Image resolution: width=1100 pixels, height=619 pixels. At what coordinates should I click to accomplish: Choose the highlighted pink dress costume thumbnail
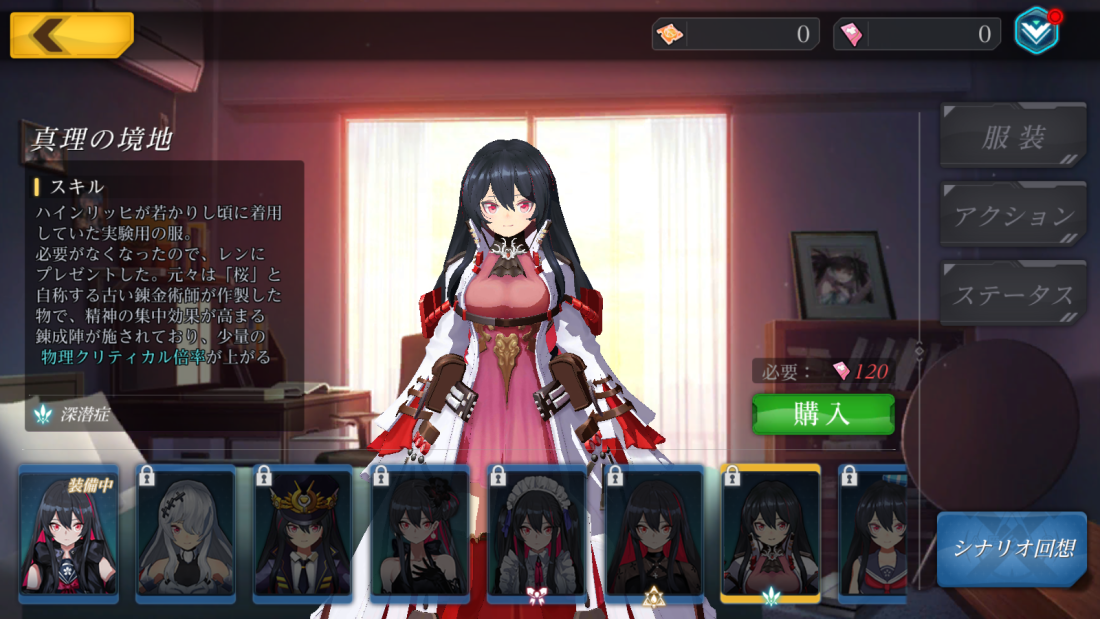[770, 534]
